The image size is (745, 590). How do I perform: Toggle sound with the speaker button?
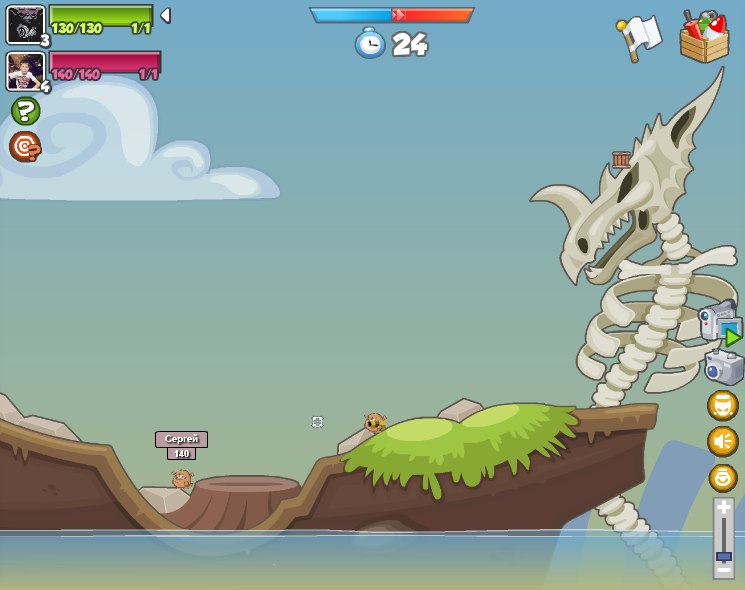723,441
